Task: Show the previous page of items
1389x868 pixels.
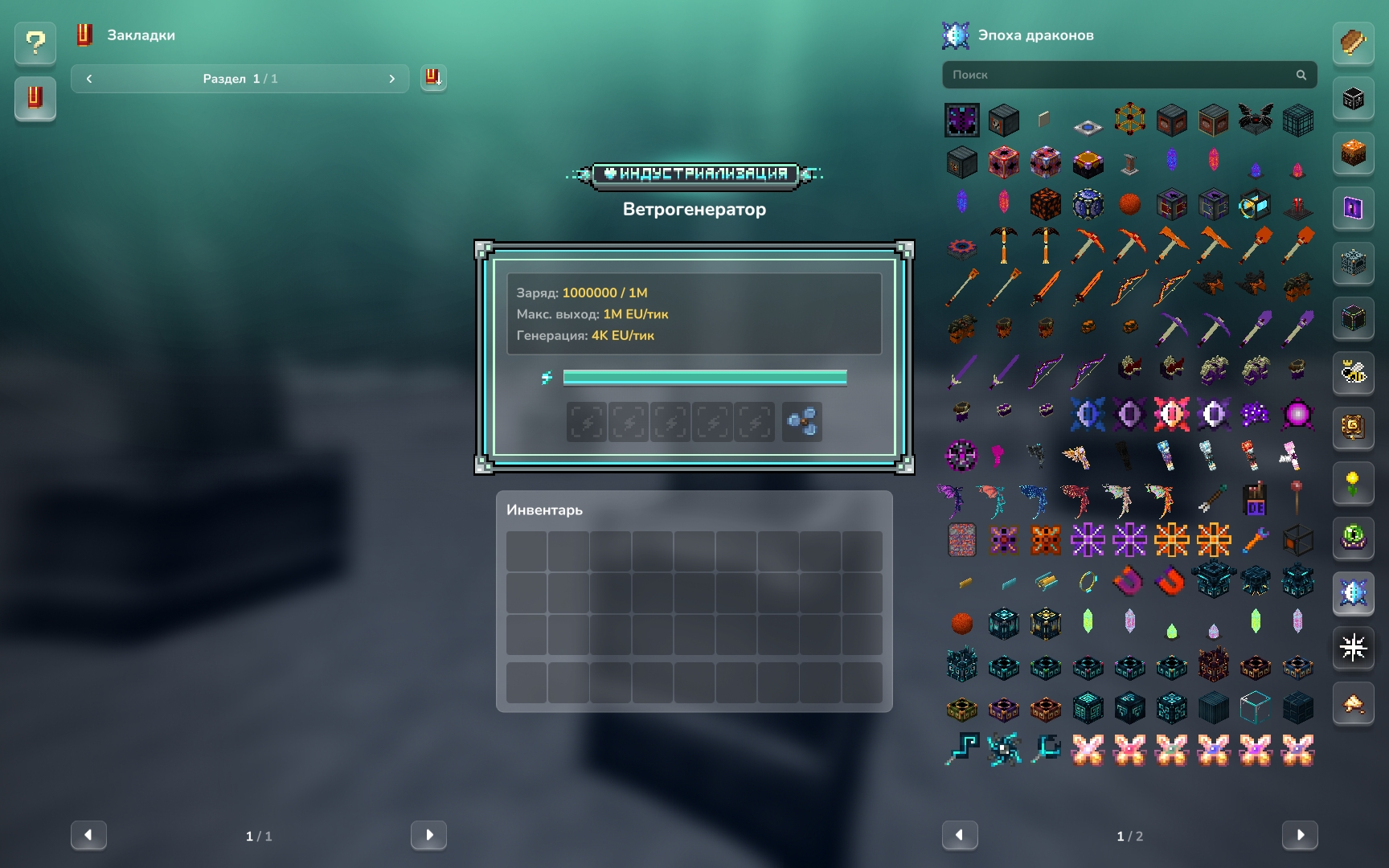Action: pyautogui.click(x=960, y=835)
